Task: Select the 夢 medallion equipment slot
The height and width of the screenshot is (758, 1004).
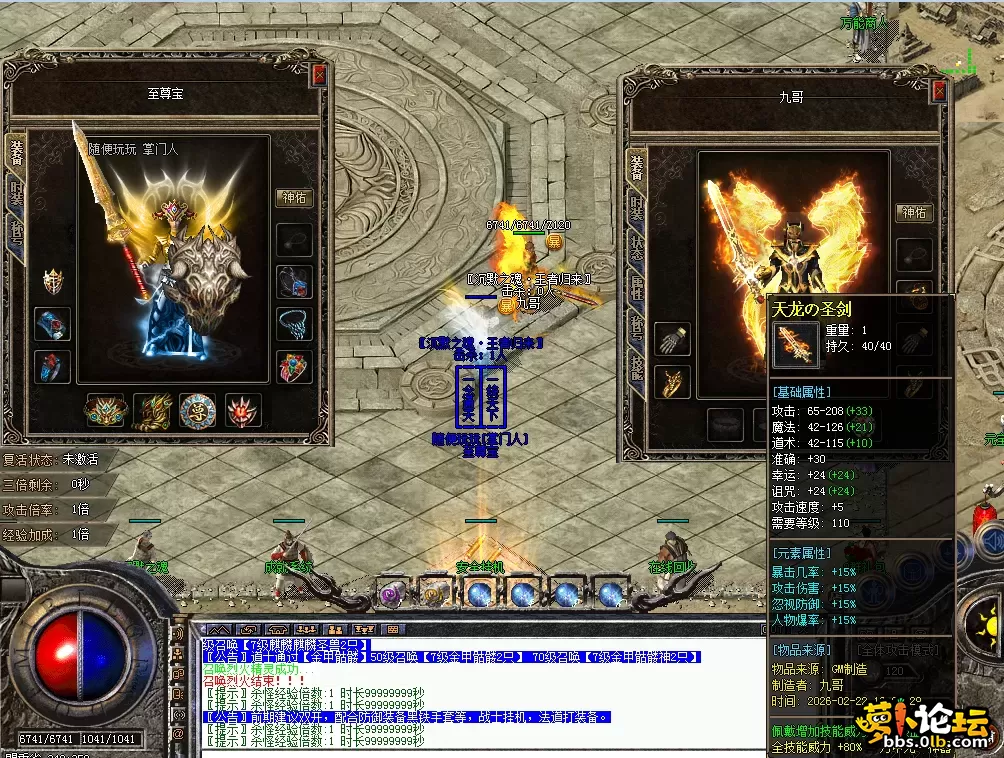Action: 198,410
